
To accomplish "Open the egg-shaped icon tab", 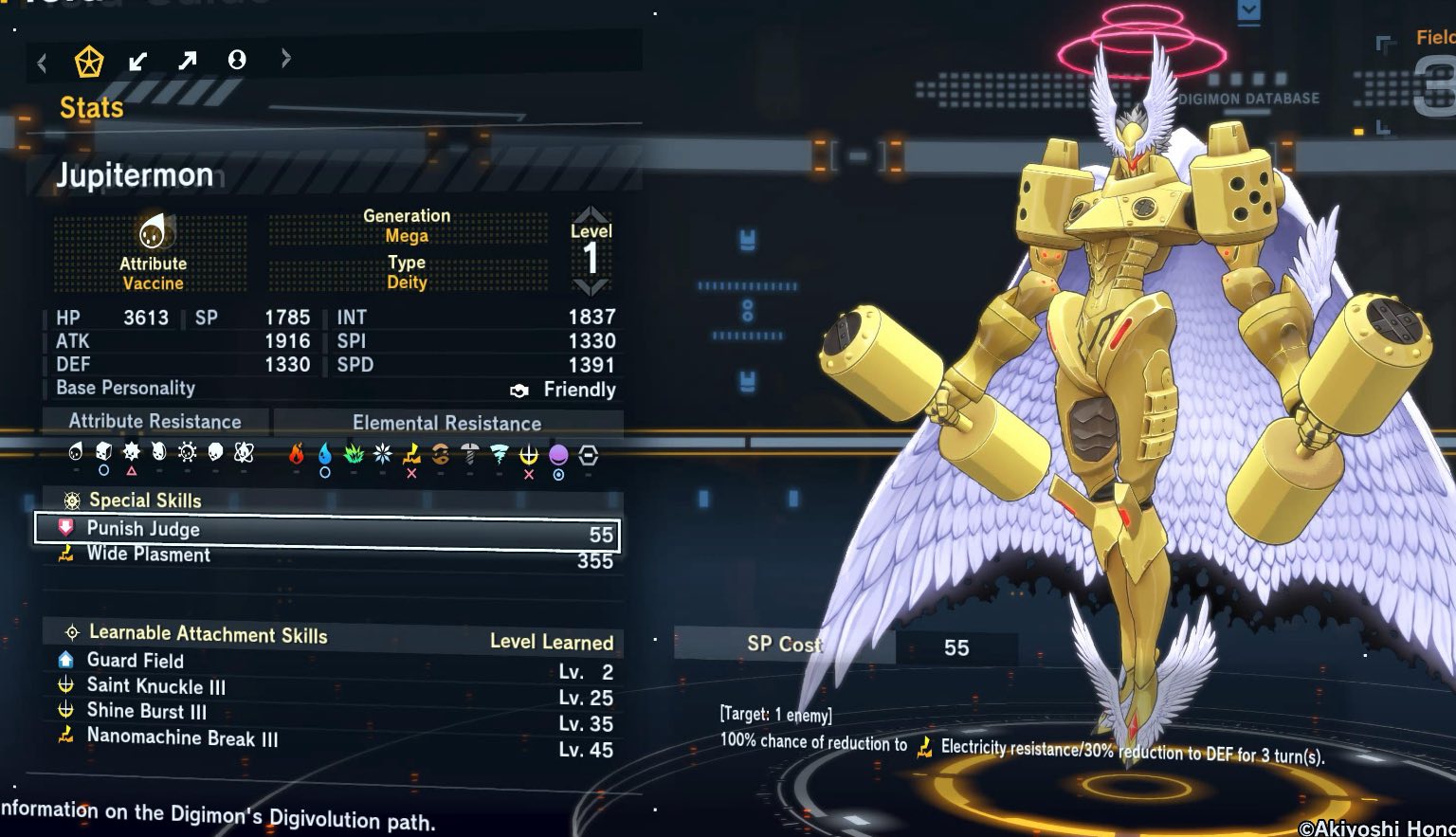I will [x=237, y=61].
